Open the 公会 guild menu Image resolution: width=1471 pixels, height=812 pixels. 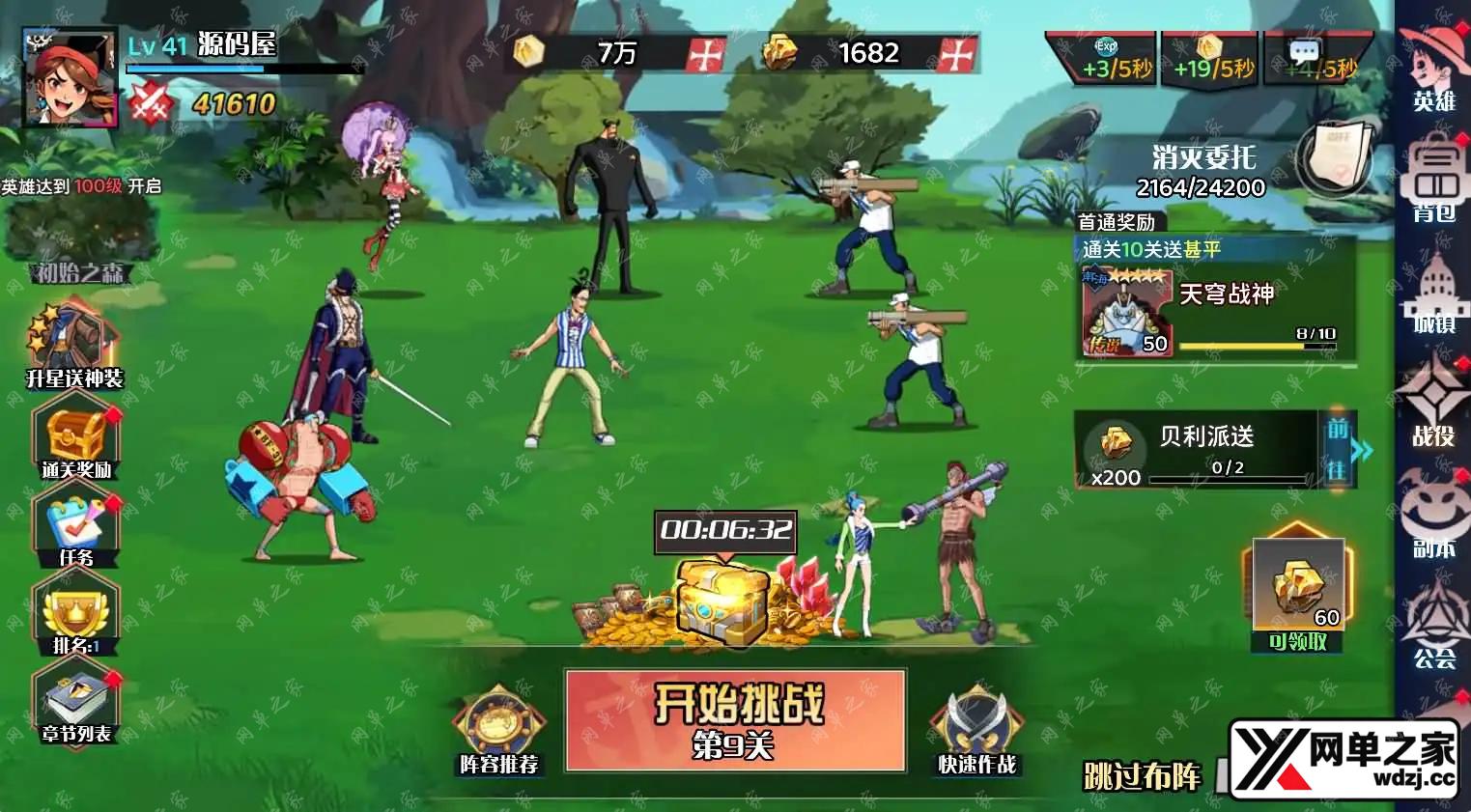tap(1433, 628)
